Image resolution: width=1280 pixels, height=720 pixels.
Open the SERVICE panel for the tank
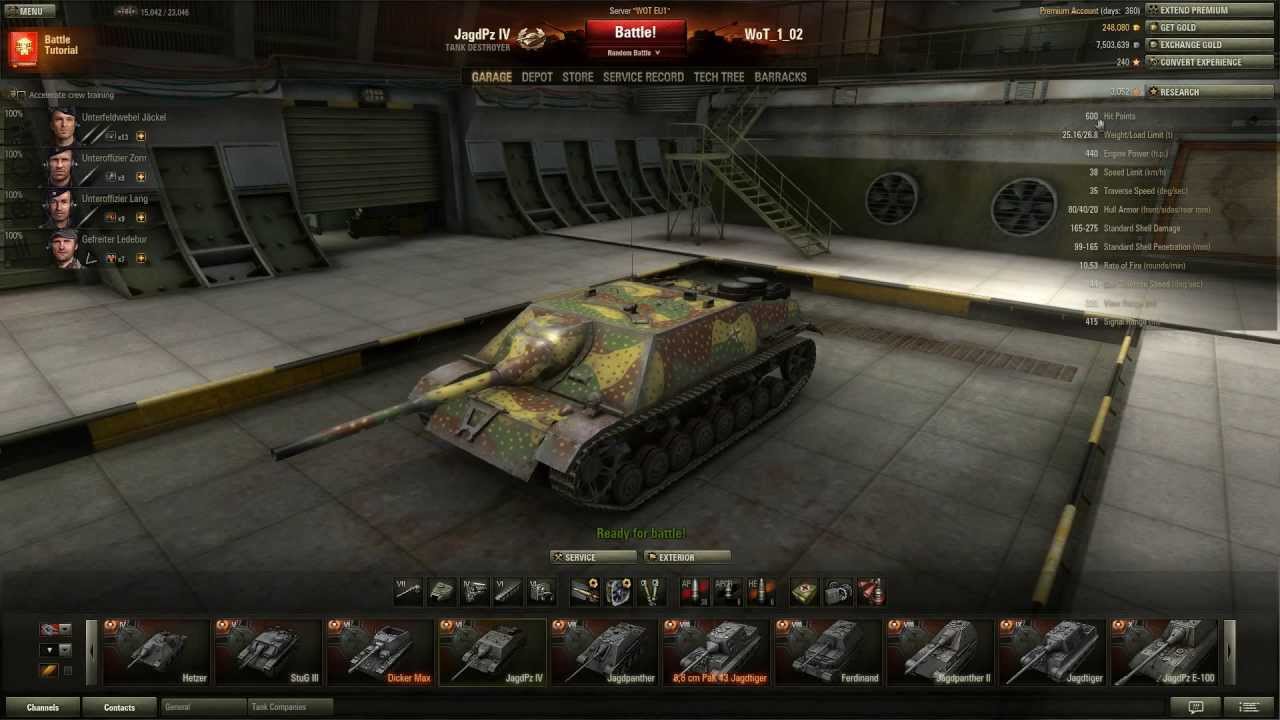point(592,557)
